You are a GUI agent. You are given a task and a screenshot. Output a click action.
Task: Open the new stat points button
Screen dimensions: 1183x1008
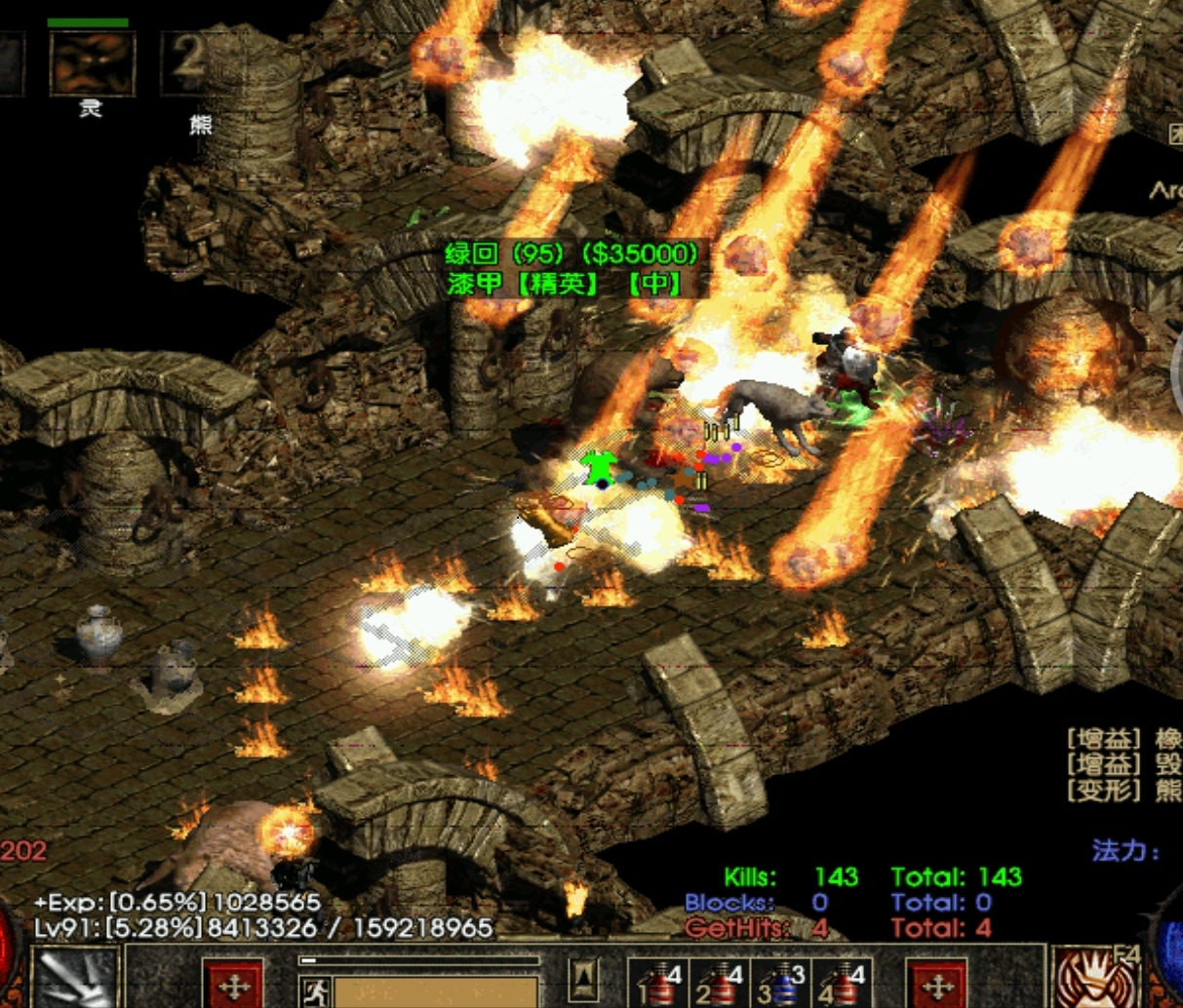[234, 985]
